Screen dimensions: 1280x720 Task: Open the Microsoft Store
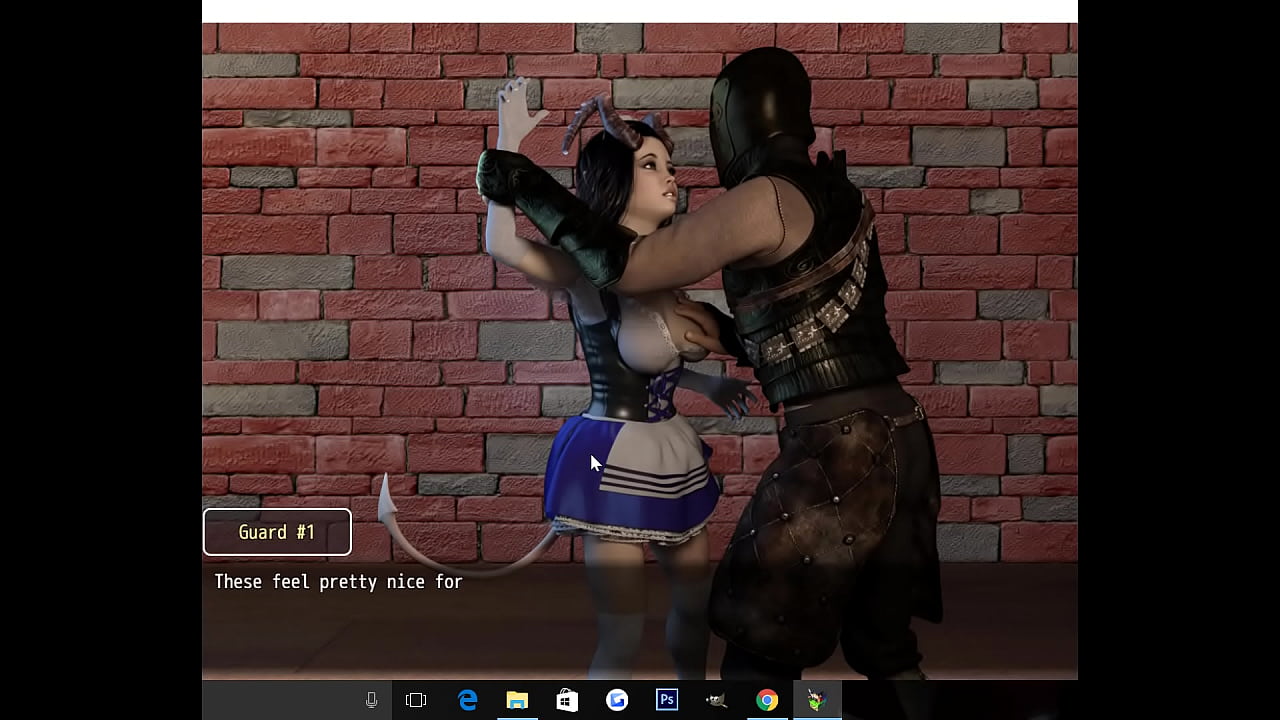pyautogui.click(x=566, y=700)
